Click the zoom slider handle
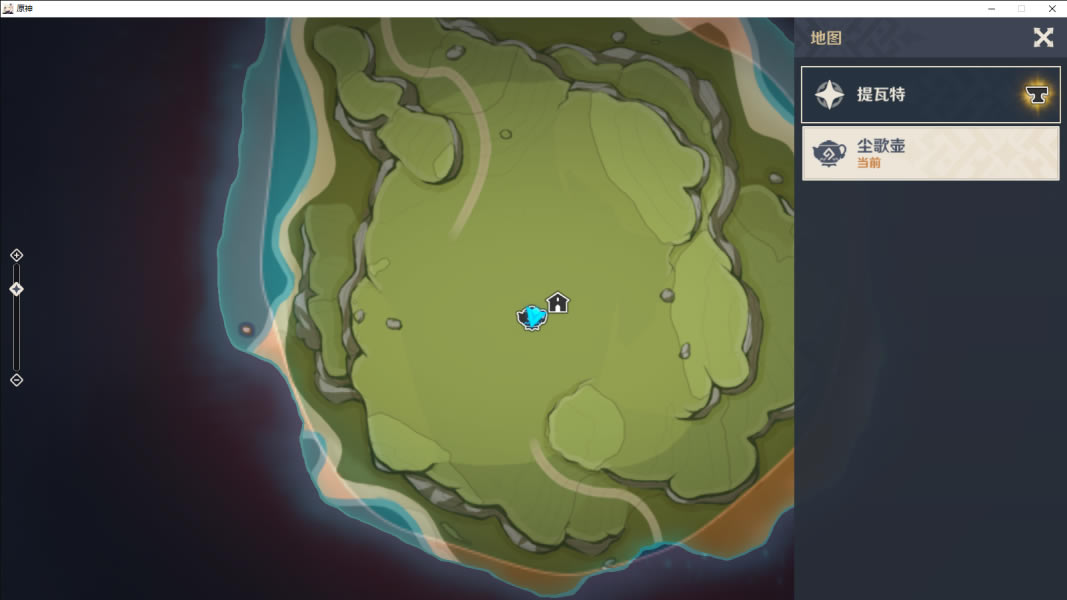The width and height of the screenshot is (1067, 600). tap(16, 289)
